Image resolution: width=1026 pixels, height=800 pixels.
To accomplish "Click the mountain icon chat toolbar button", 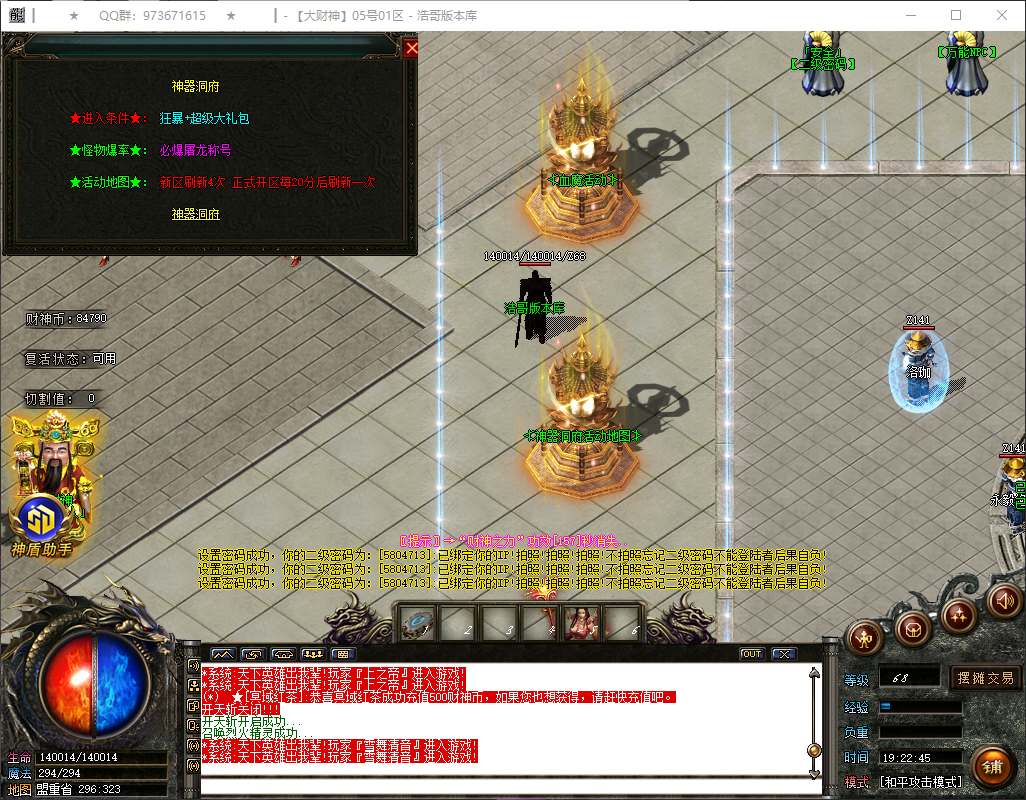I will pos(222,654).
